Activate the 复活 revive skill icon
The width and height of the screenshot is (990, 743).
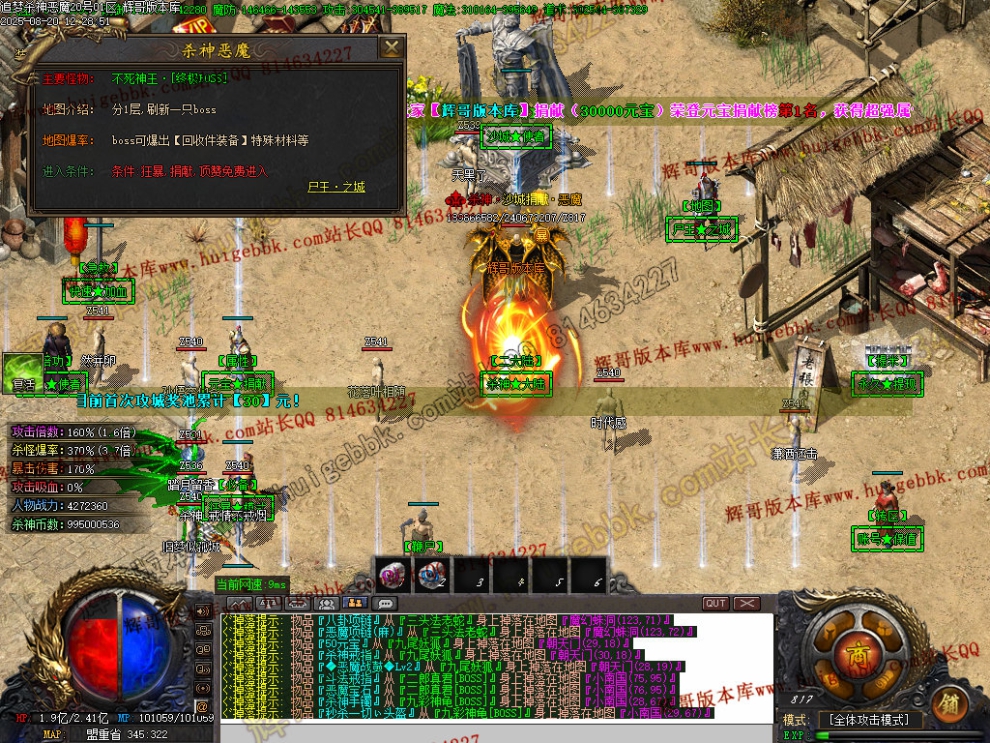[22, 371]
